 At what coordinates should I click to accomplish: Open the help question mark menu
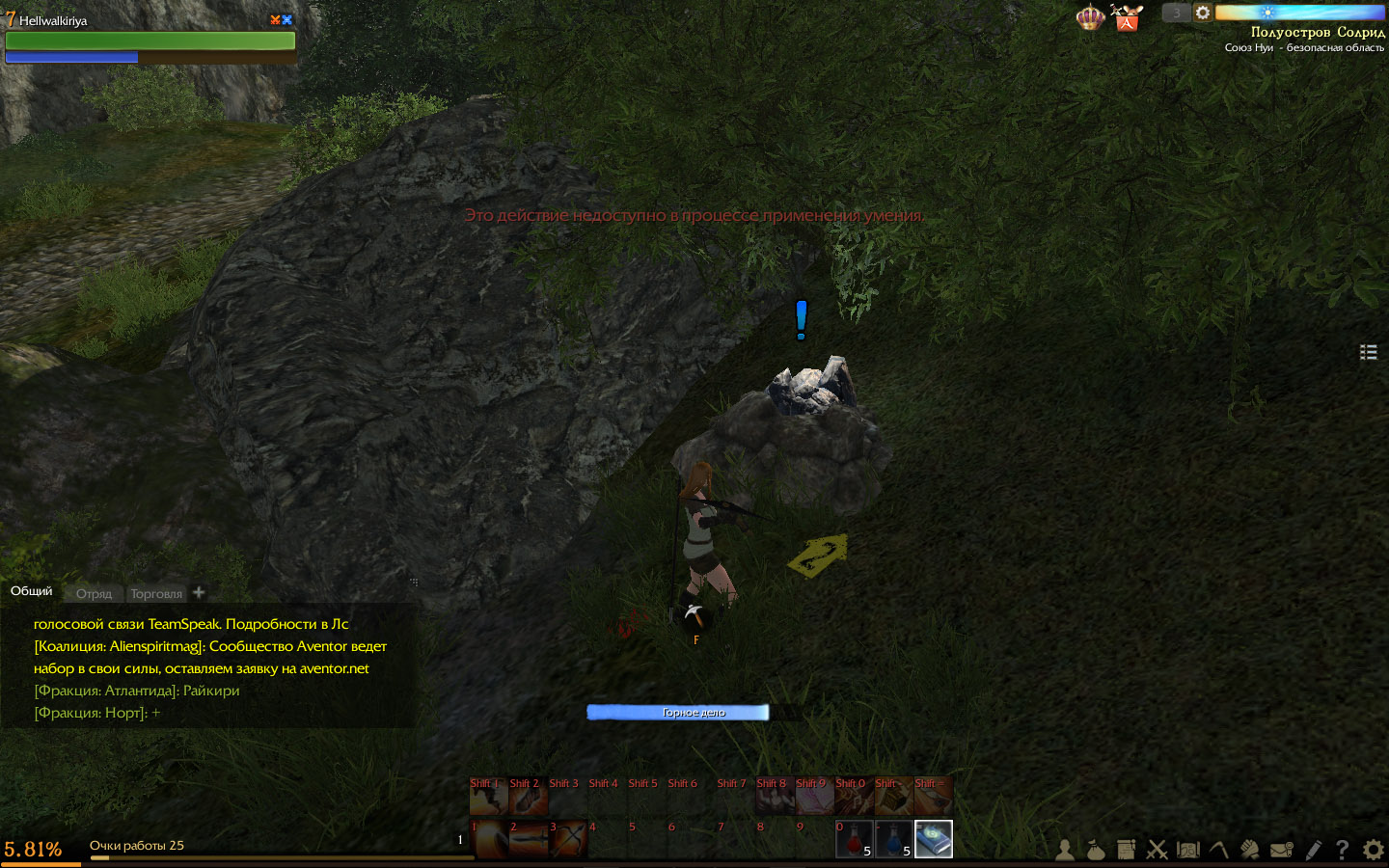[x=1342, y=850]
